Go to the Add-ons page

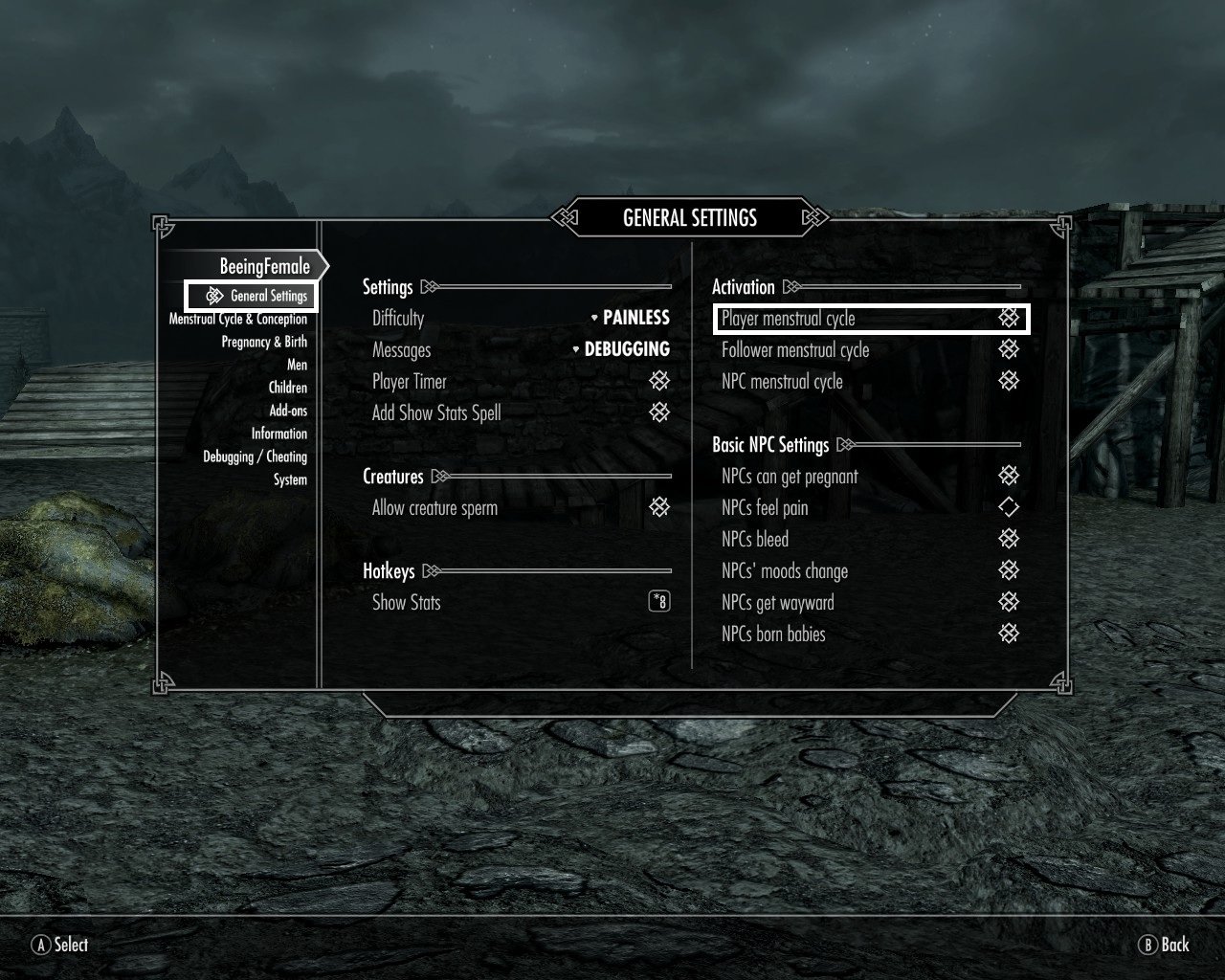point(288,411)
